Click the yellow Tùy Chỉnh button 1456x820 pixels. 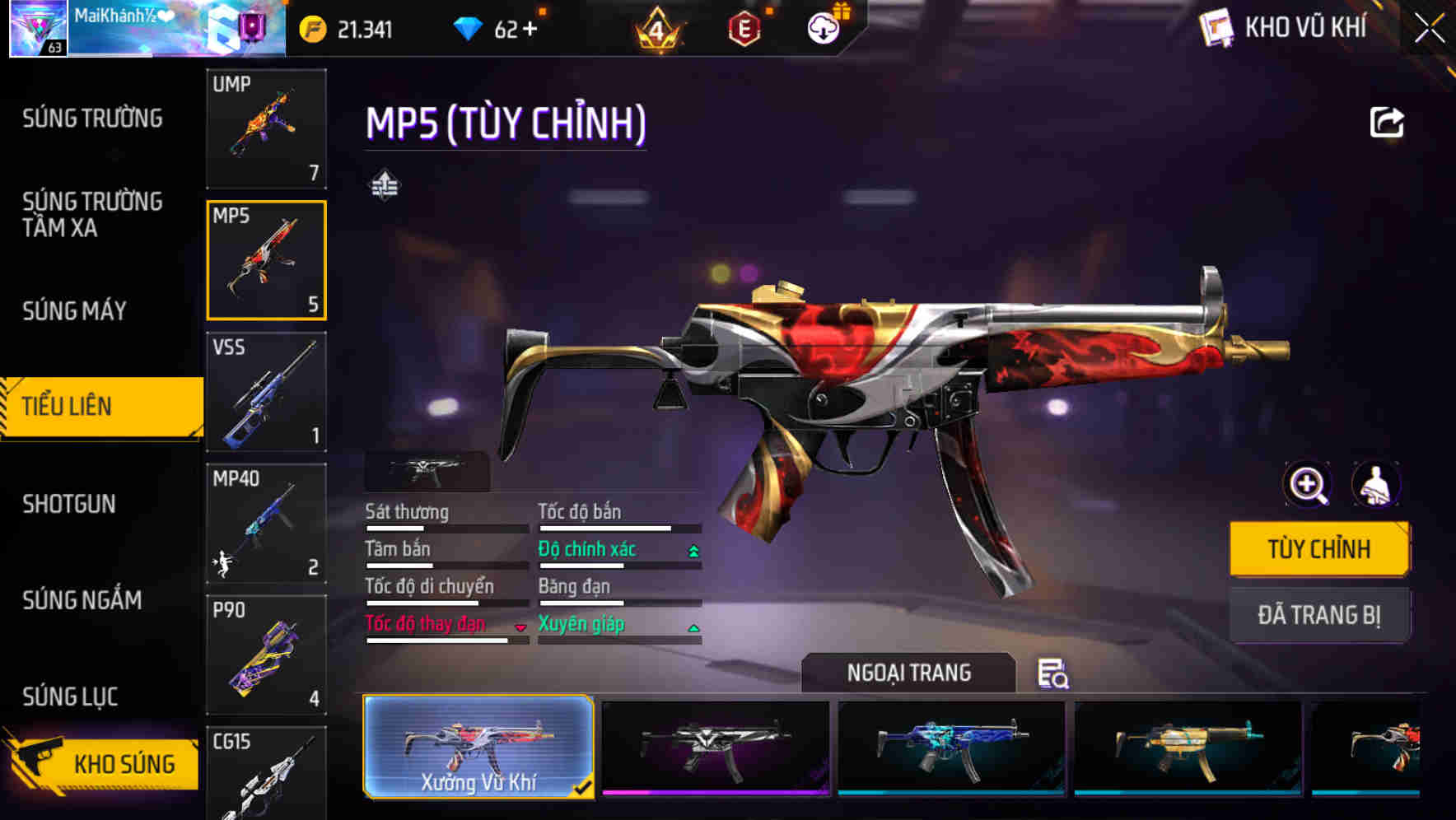[1318, 549]
